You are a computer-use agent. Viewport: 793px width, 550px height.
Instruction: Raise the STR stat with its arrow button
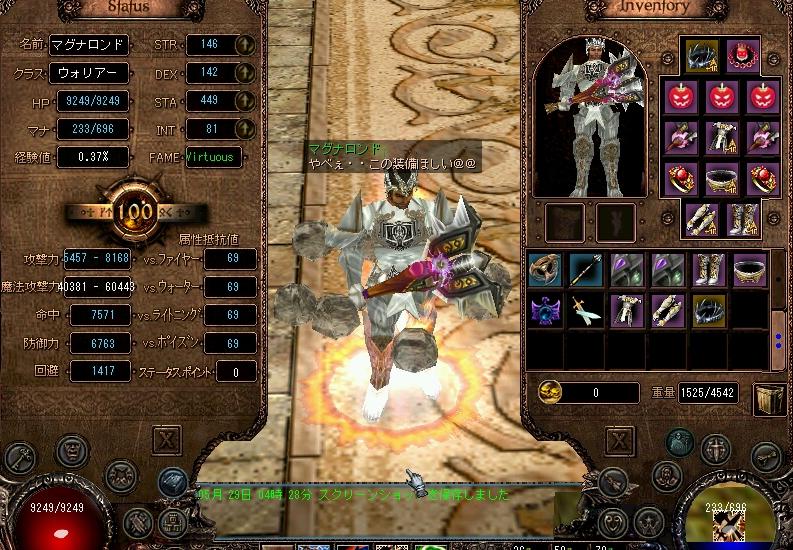(x=246, y=45)
